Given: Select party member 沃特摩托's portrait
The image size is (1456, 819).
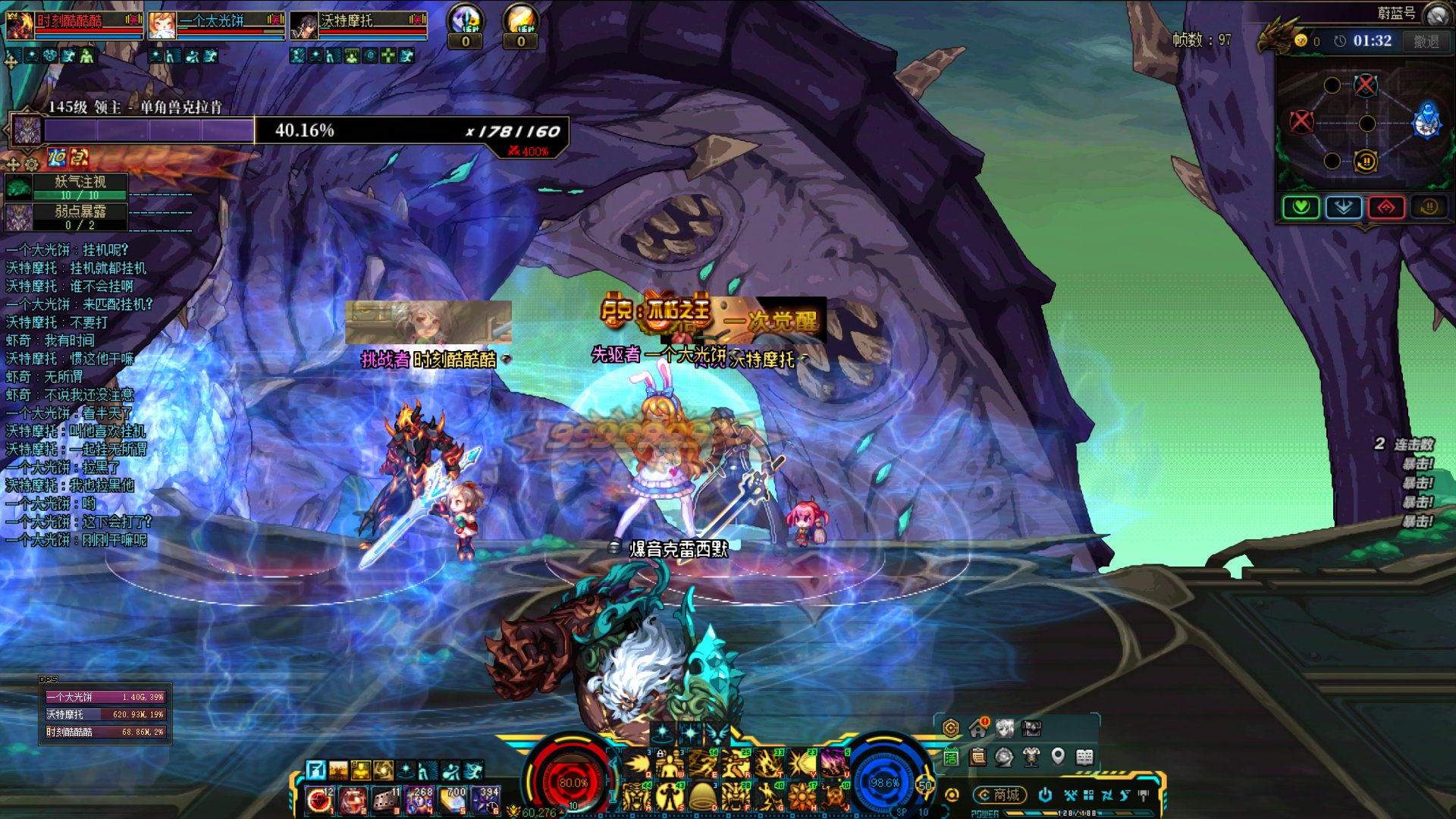Looking at the screenshot, I should pos(304,27).
